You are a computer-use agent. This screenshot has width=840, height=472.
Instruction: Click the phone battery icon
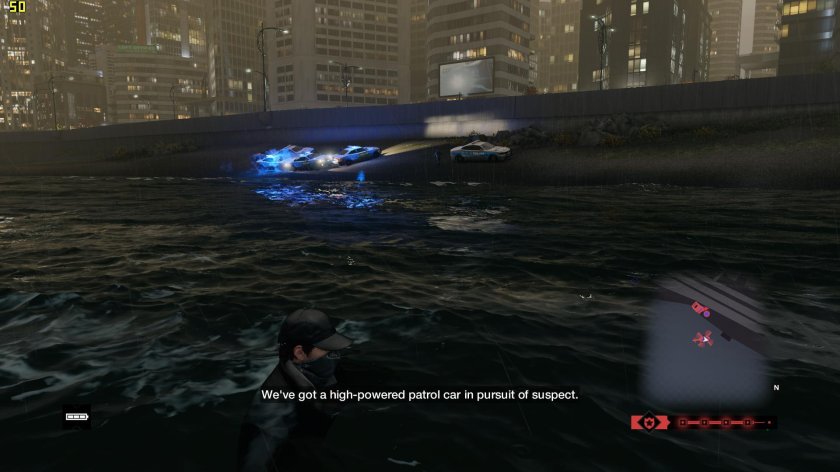tap(77, 416)
